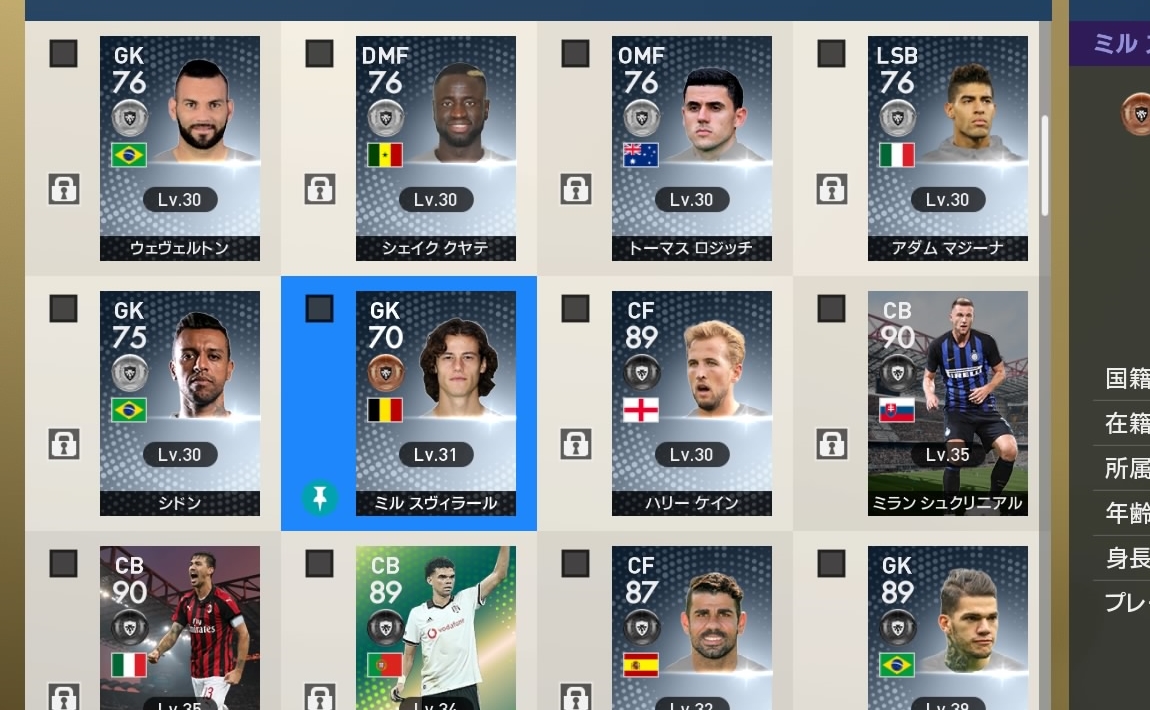Mark the checkbox beside アダム マジーナ
The width and height of the screenshot is (1150, 710).
point(831,54)
